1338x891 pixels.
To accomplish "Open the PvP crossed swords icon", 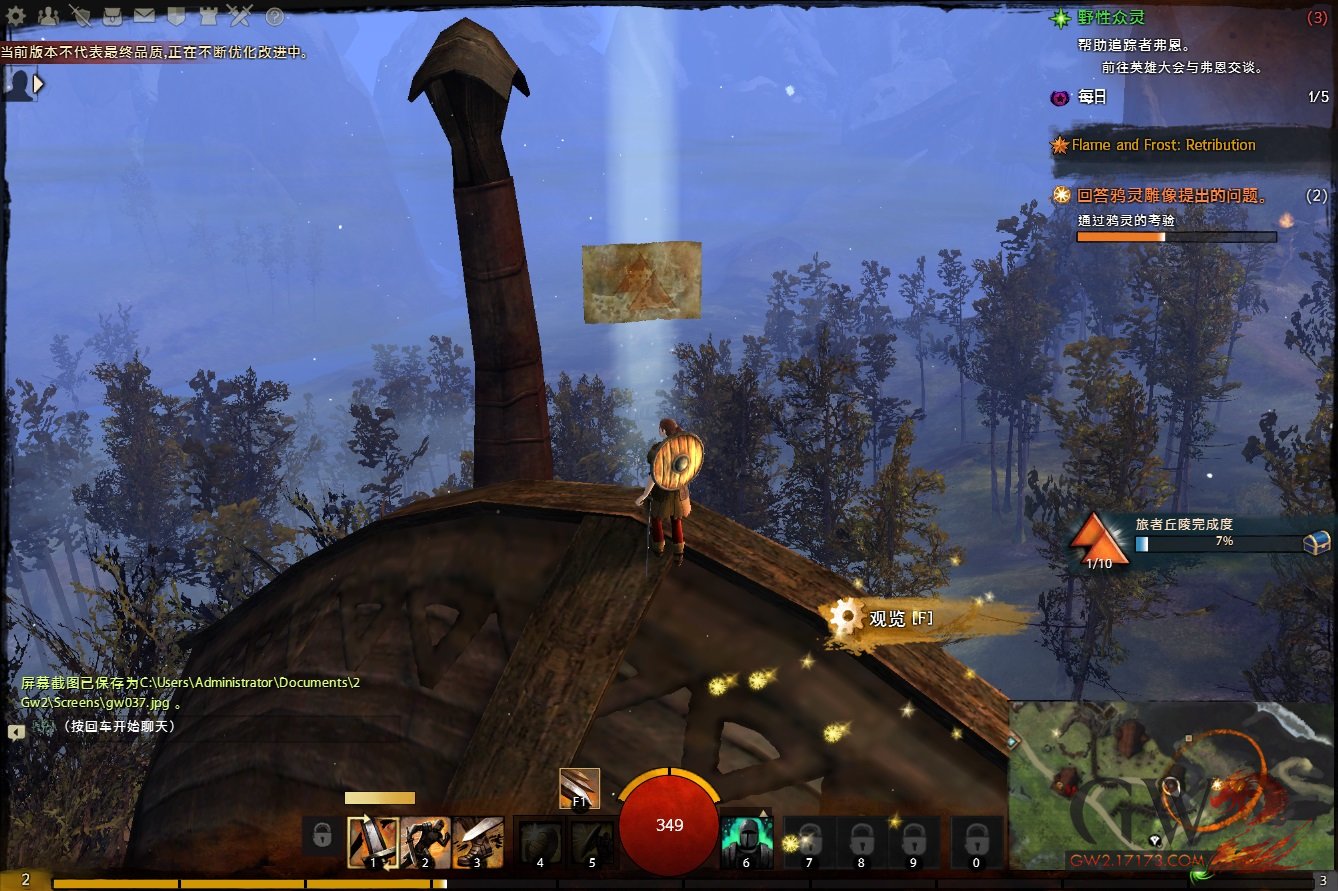I will point(240,16).
